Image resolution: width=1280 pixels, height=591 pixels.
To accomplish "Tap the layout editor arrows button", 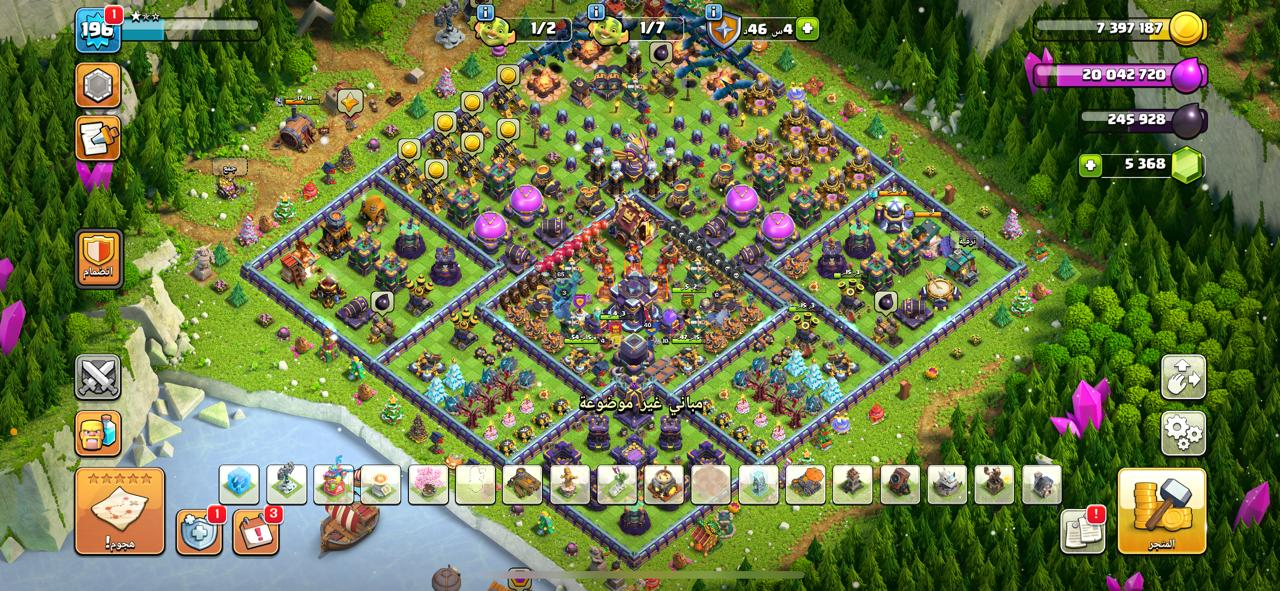I will pyautogui.click(x=1183, y=378).
